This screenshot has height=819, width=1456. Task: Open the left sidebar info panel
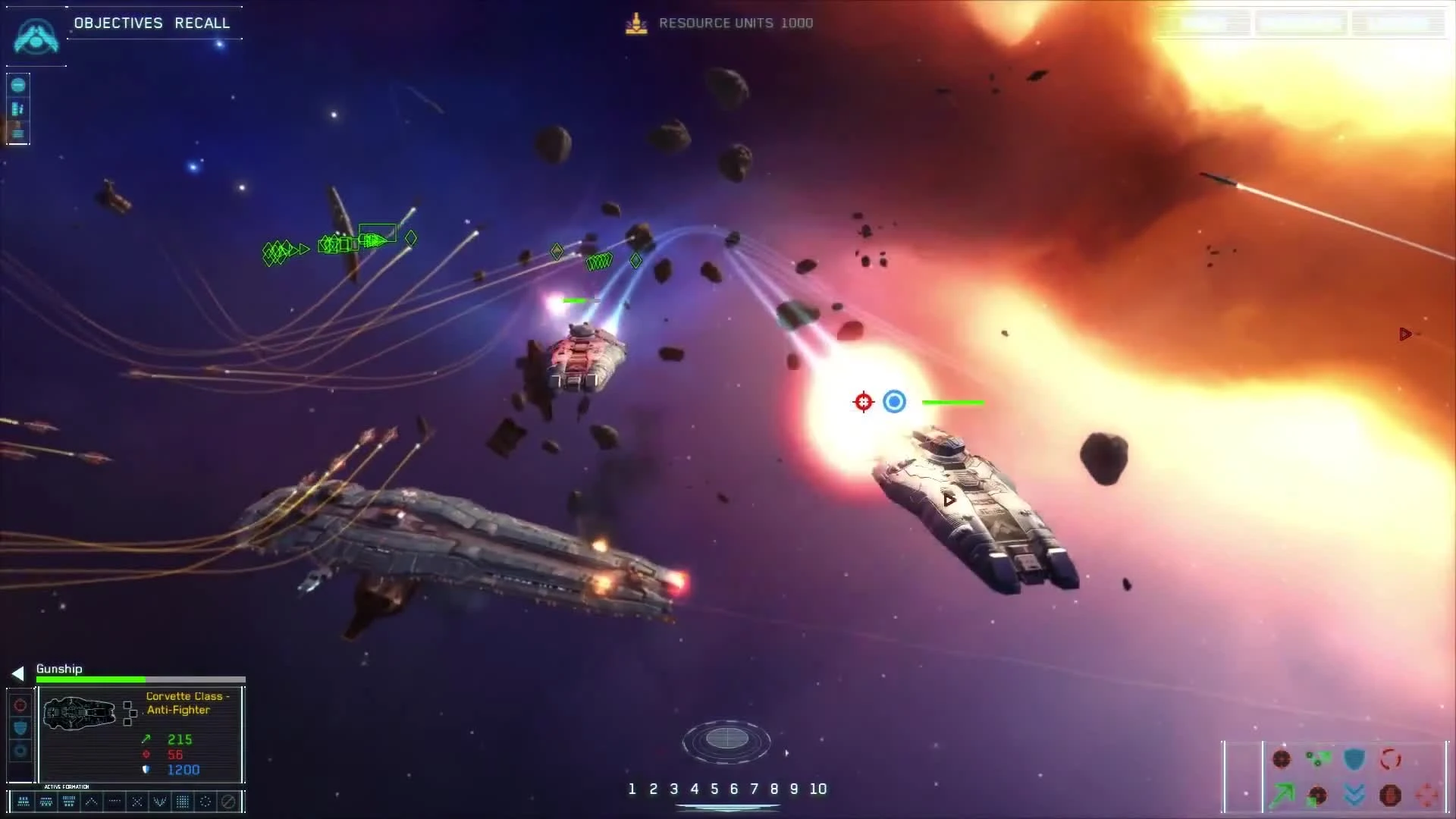[17, 133]
